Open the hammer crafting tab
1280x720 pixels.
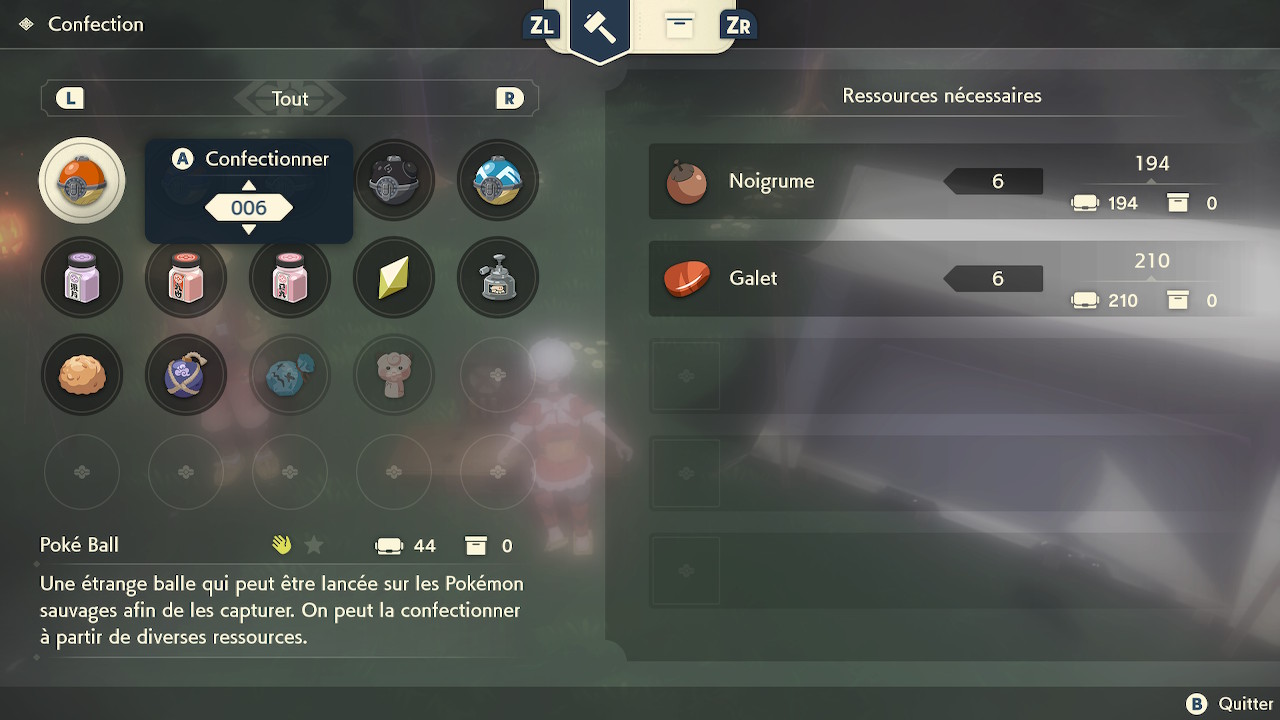coord(600,27)
